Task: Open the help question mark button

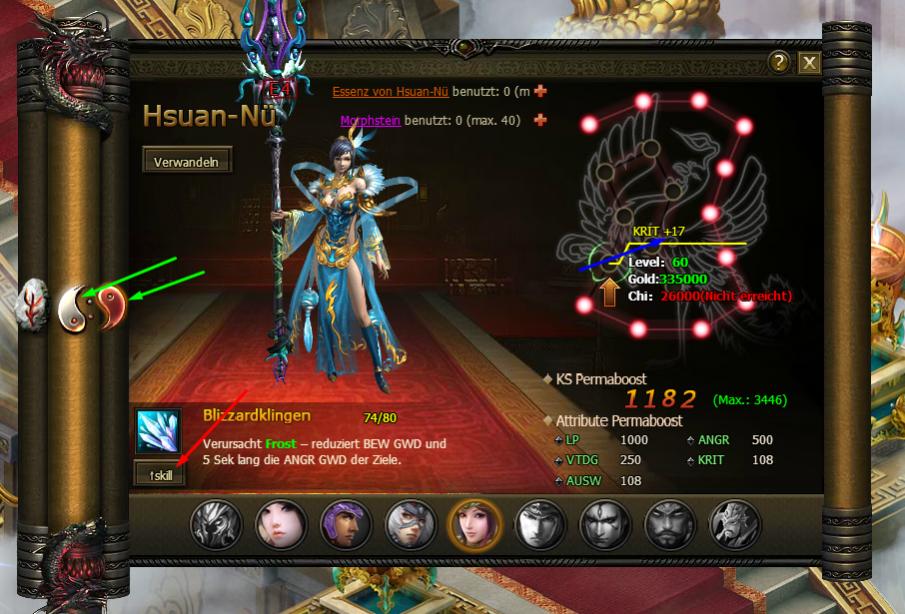Action: pos(780,63)
